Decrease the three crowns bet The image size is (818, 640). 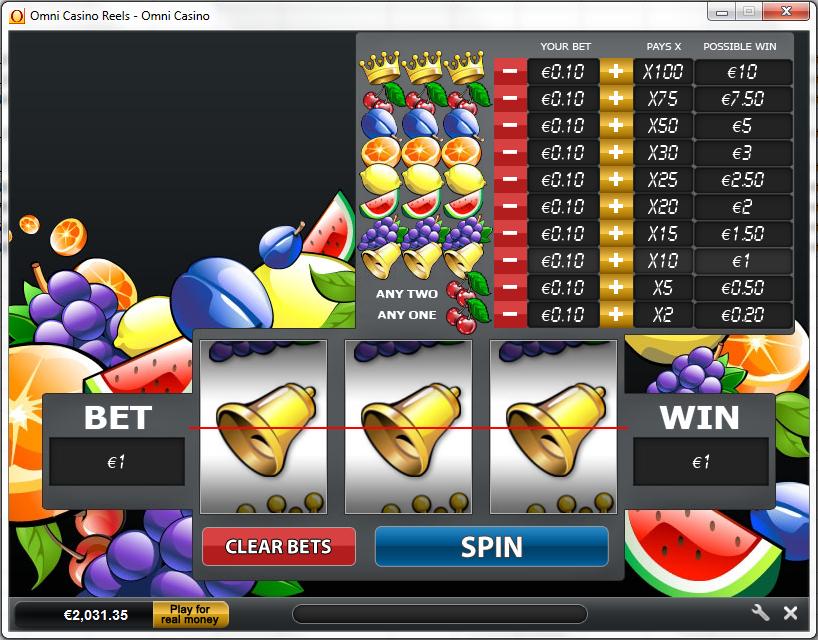[510, 72]
